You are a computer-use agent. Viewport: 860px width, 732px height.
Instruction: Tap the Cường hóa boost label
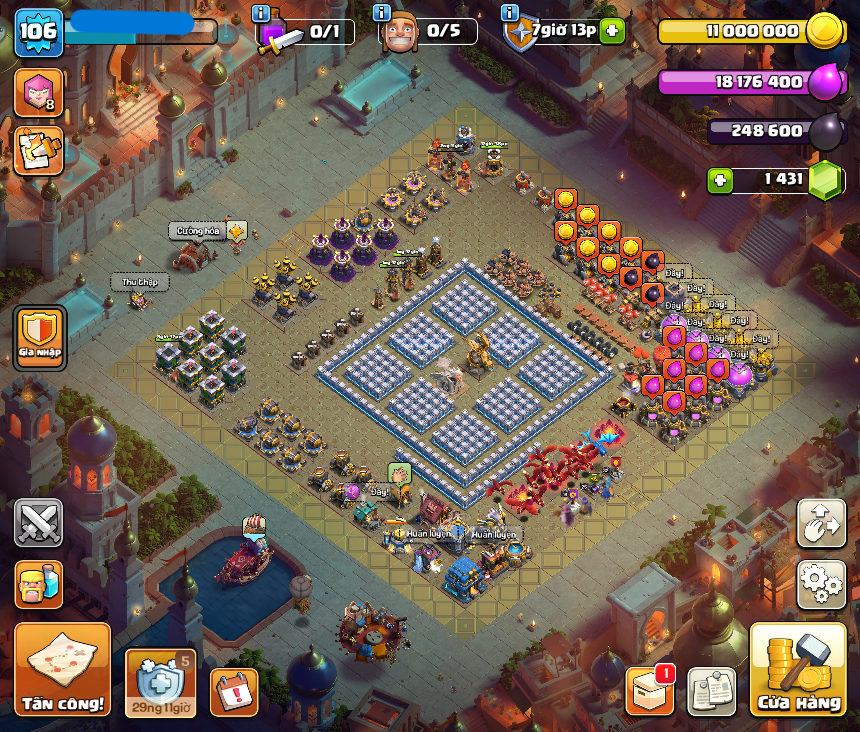pos(199,231)
